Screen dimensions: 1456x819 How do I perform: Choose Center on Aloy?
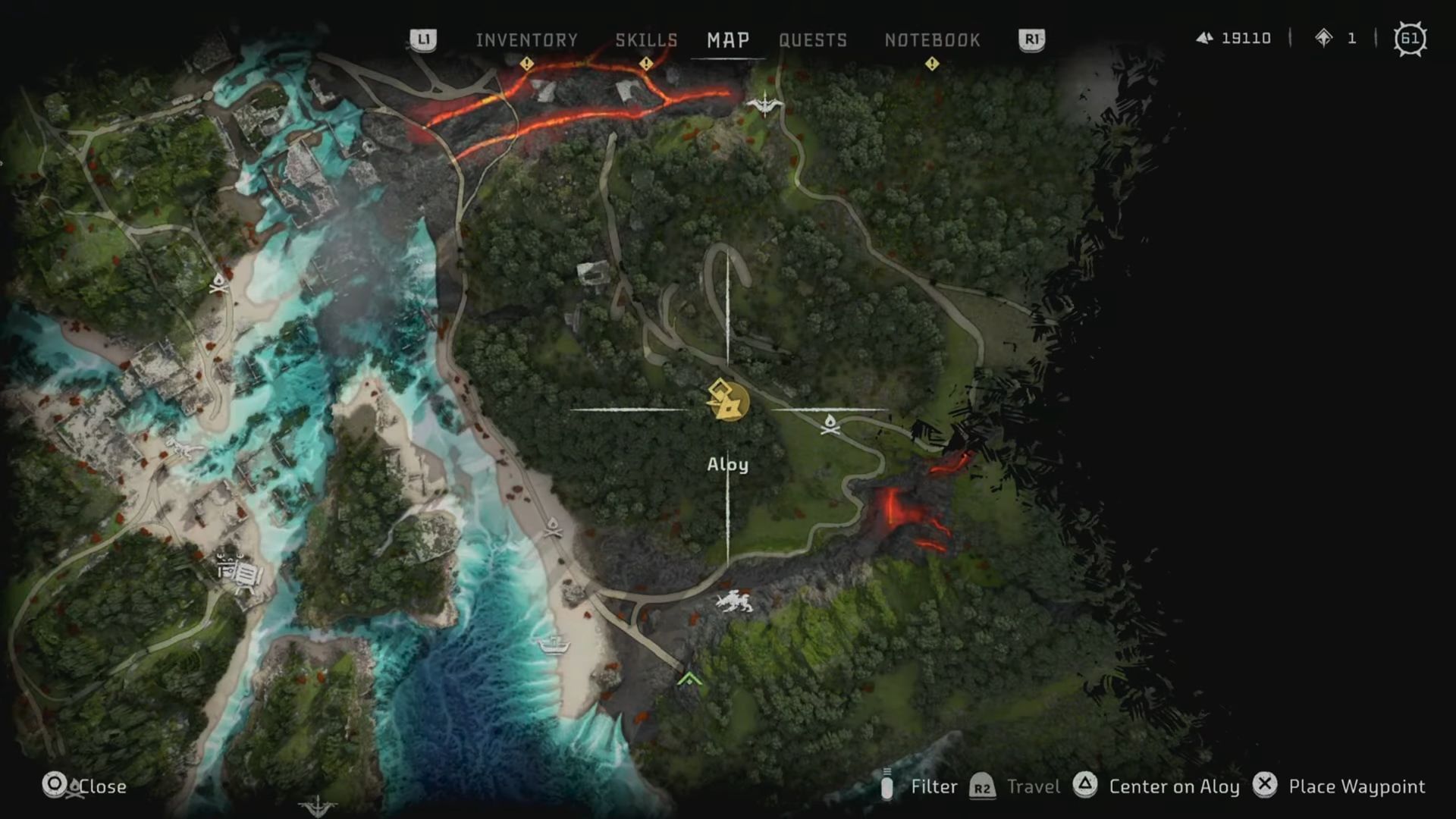pyautogui.click(x=1173, y=786)
